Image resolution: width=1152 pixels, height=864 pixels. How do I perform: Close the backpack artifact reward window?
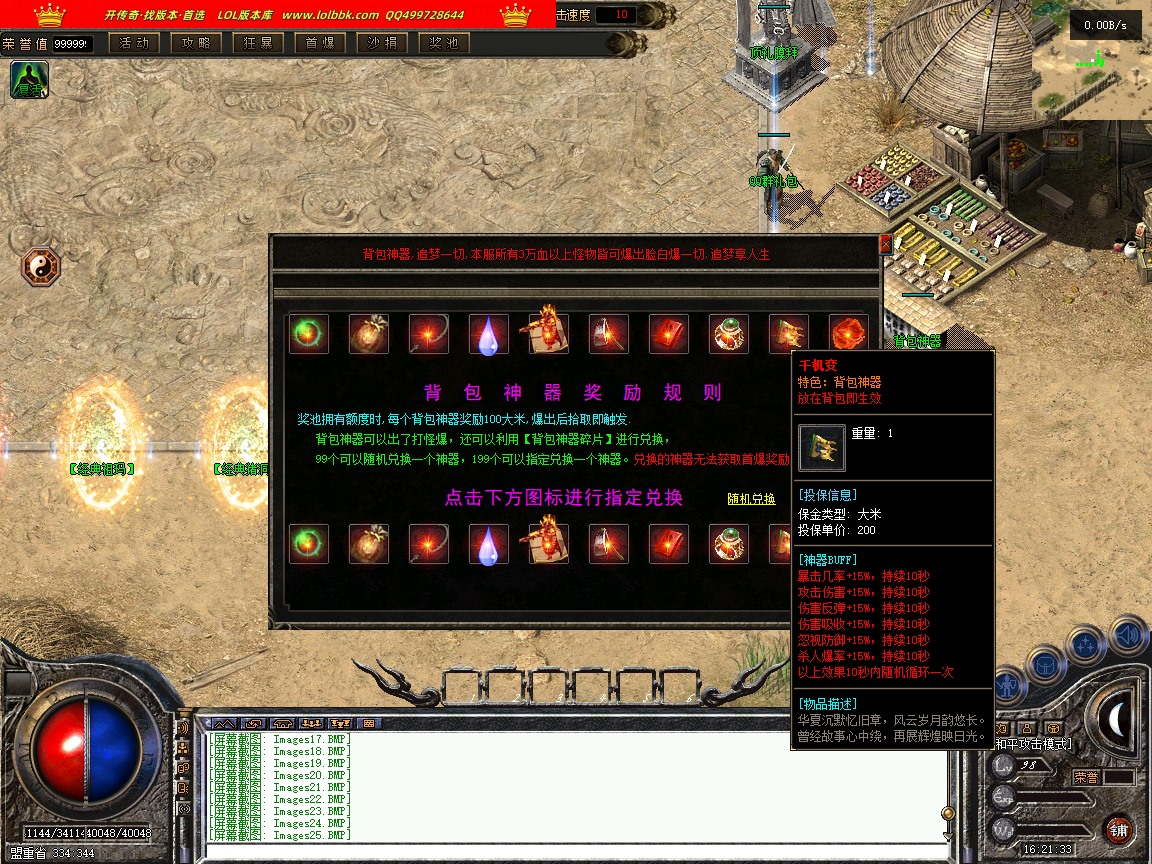(x=884, y=244)
